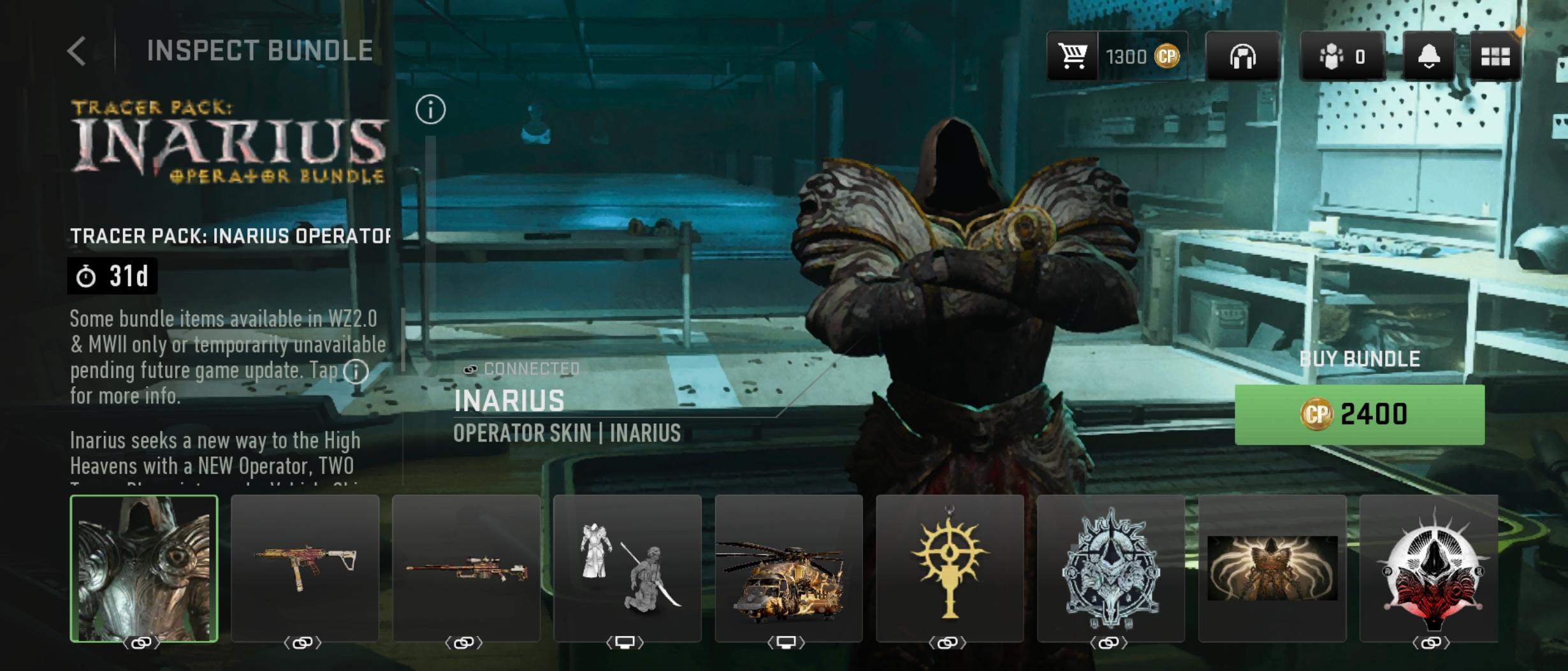This screenshot has height=671, width=1568.
Task: Open the party members panel
Action: [x=1342, y=56]
